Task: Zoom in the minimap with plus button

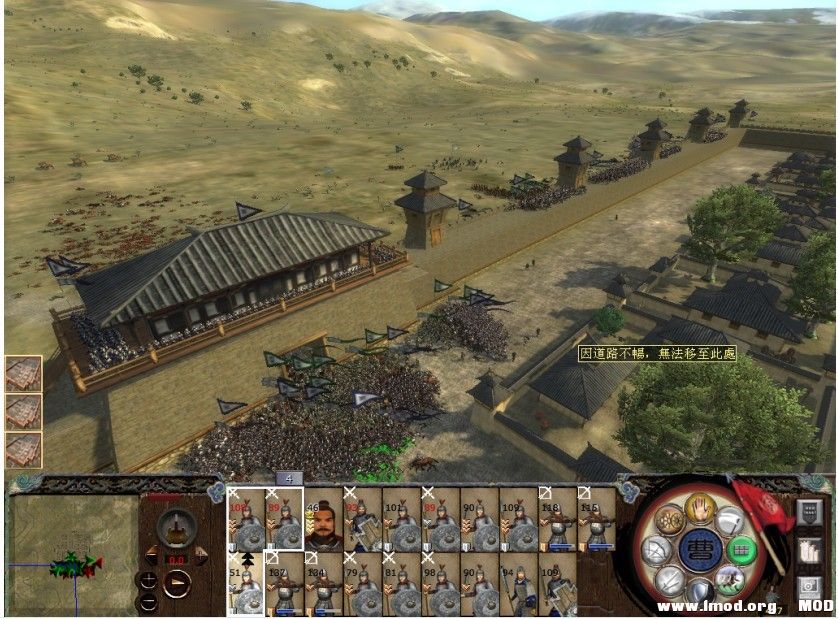Action: pyautogui.click(x=148, y=579)
